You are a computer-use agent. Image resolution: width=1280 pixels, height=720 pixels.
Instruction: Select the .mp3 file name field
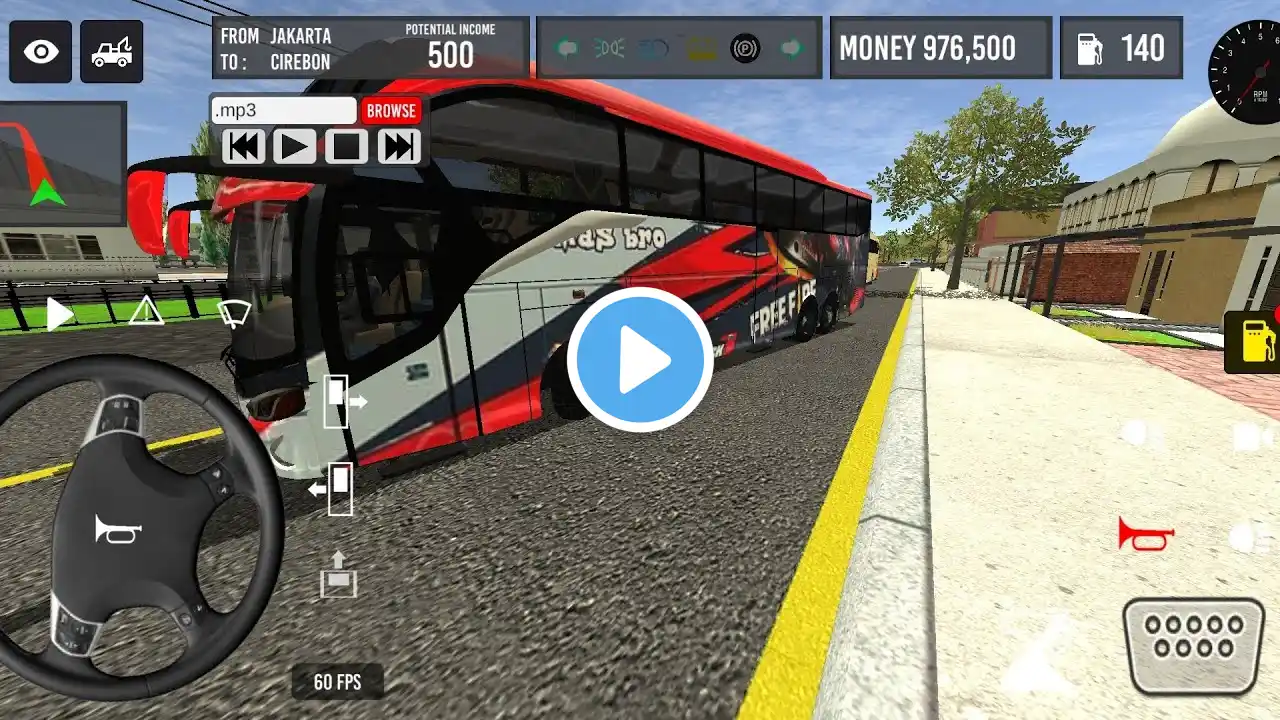(x=284, y=111)
